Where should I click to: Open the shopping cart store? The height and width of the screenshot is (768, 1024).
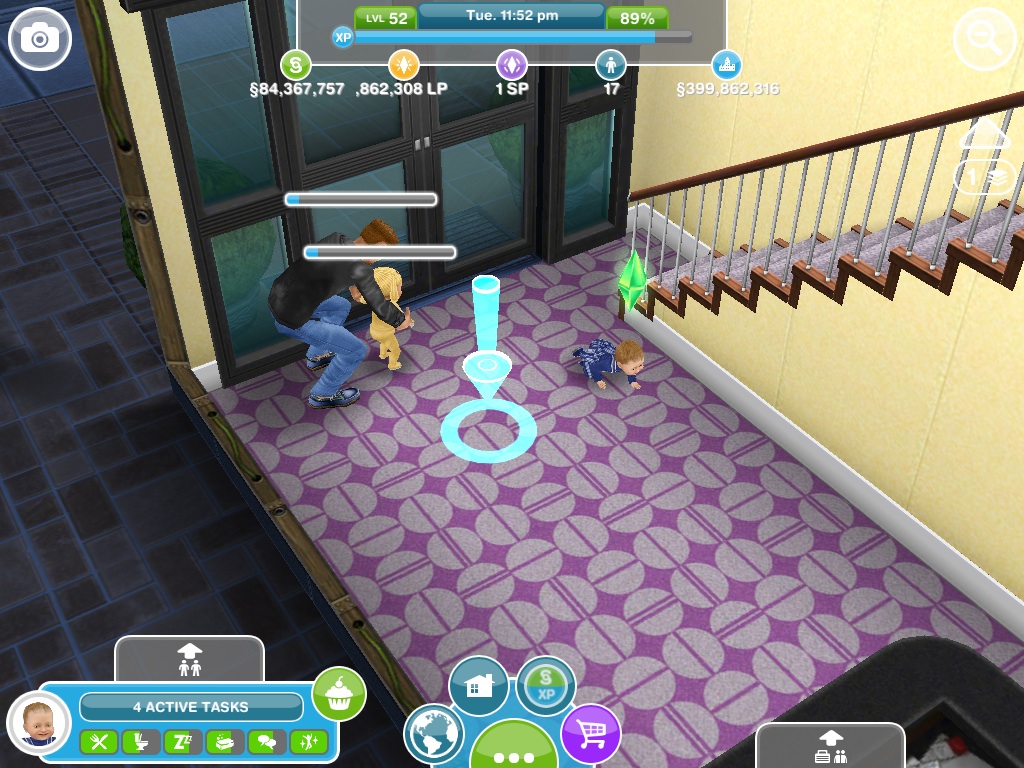pos(590,733)
